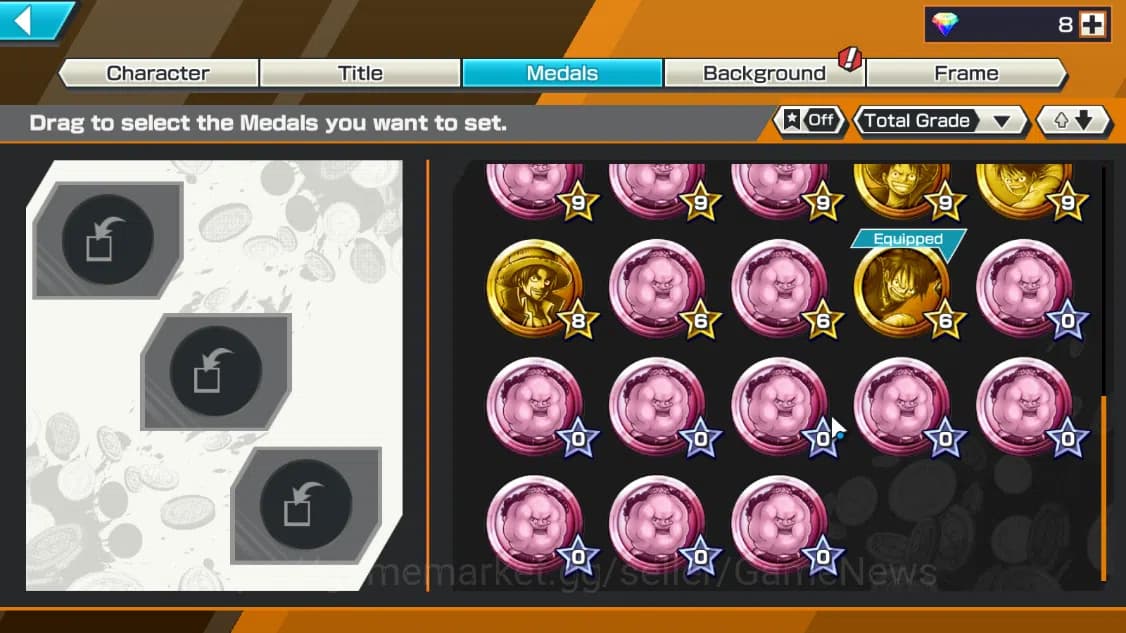Image resolution: width=1126 pixels, height=633 pixels.
Task: Toggle the favorite star filter Off
Action: coord(810,121)
